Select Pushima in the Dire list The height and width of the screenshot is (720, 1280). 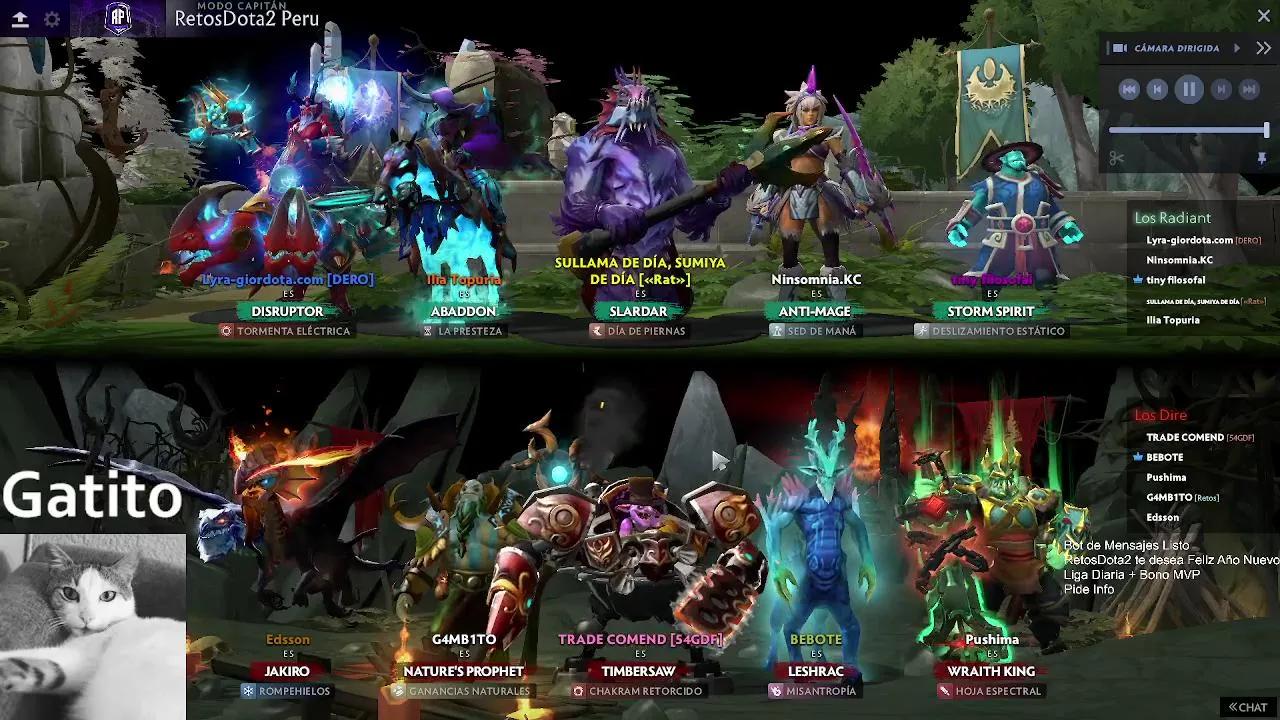point(1166,477)
